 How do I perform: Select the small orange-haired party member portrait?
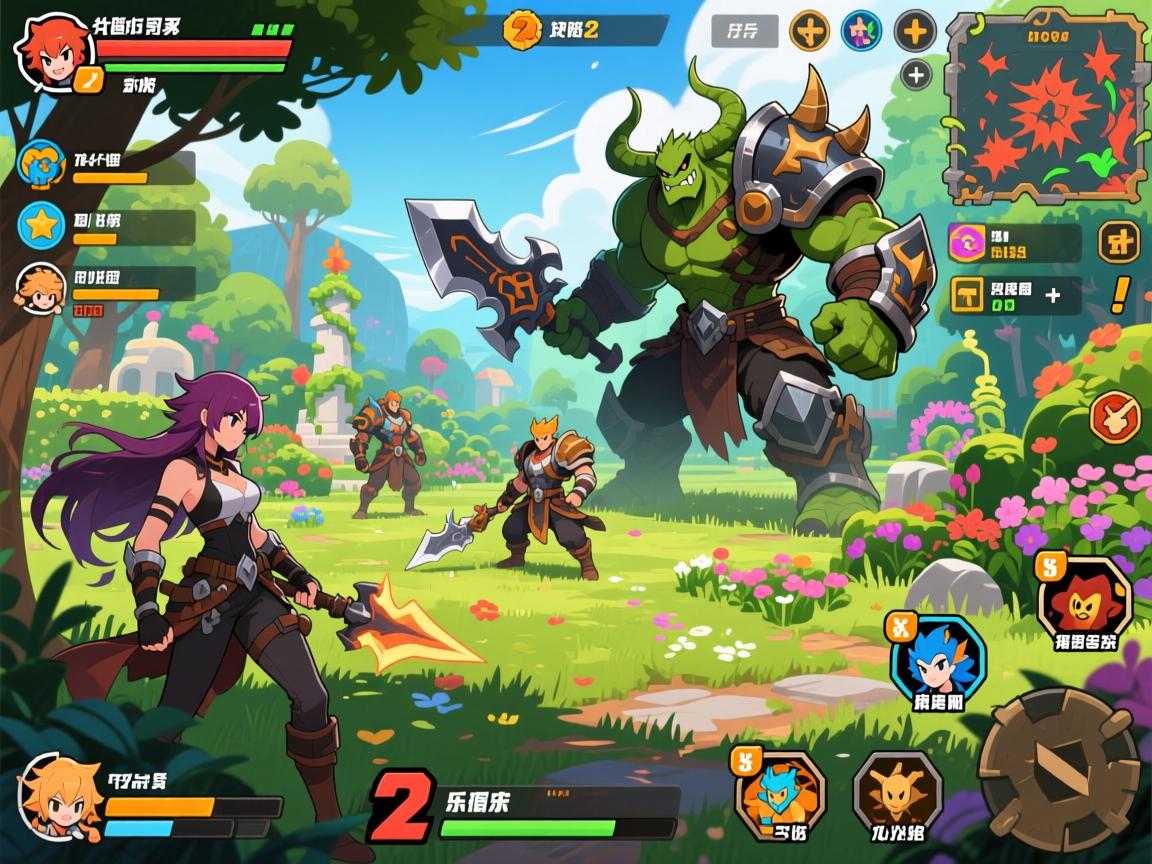[x=41, y=285]
